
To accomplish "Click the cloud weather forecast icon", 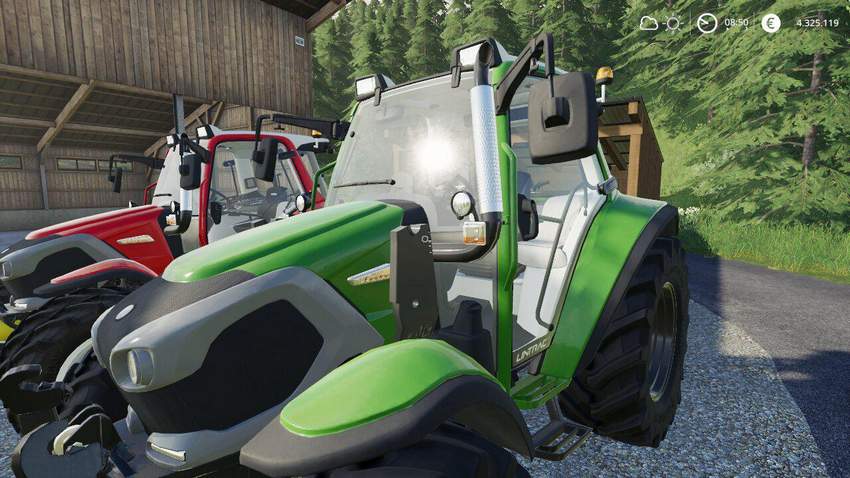I will click(649, 23).
